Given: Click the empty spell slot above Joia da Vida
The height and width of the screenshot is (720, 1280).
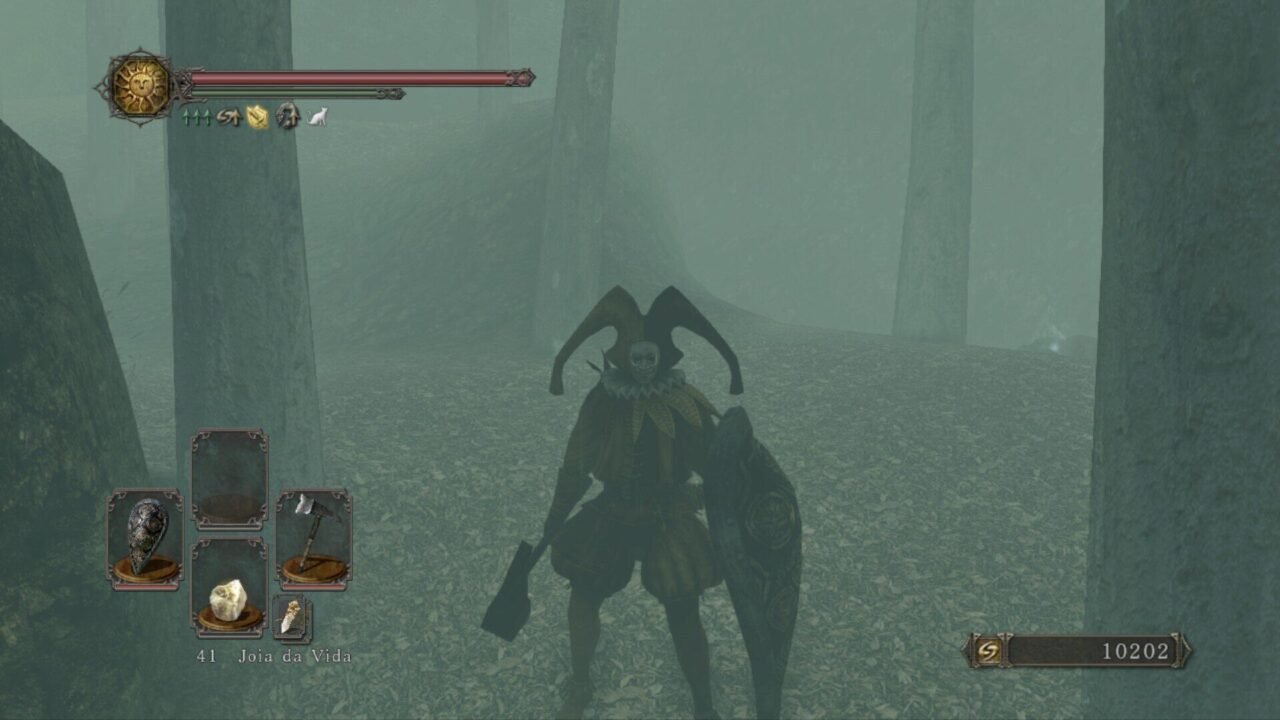Looking at the screenshot, I should 229,480.
